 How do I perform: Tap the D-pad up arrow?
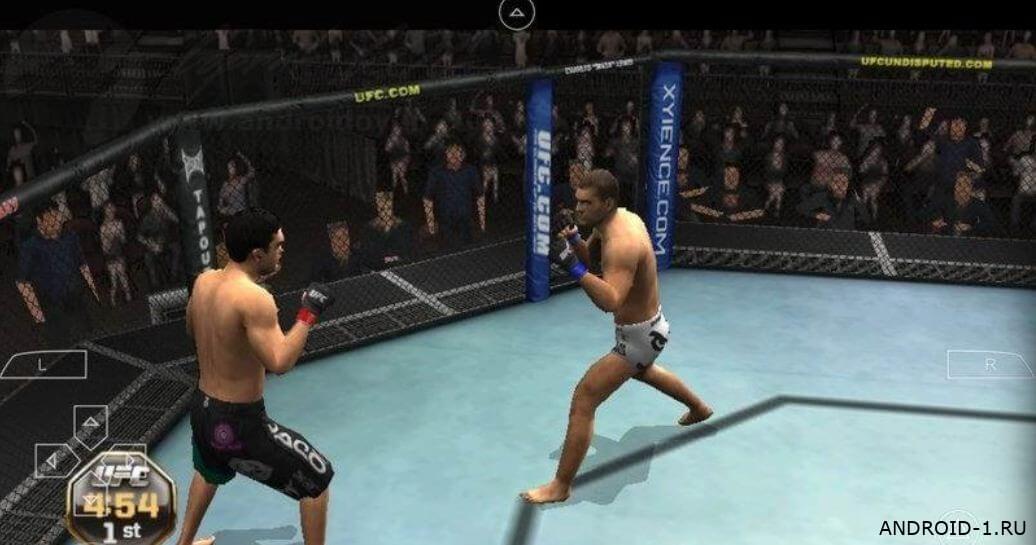tap(90, 422)
